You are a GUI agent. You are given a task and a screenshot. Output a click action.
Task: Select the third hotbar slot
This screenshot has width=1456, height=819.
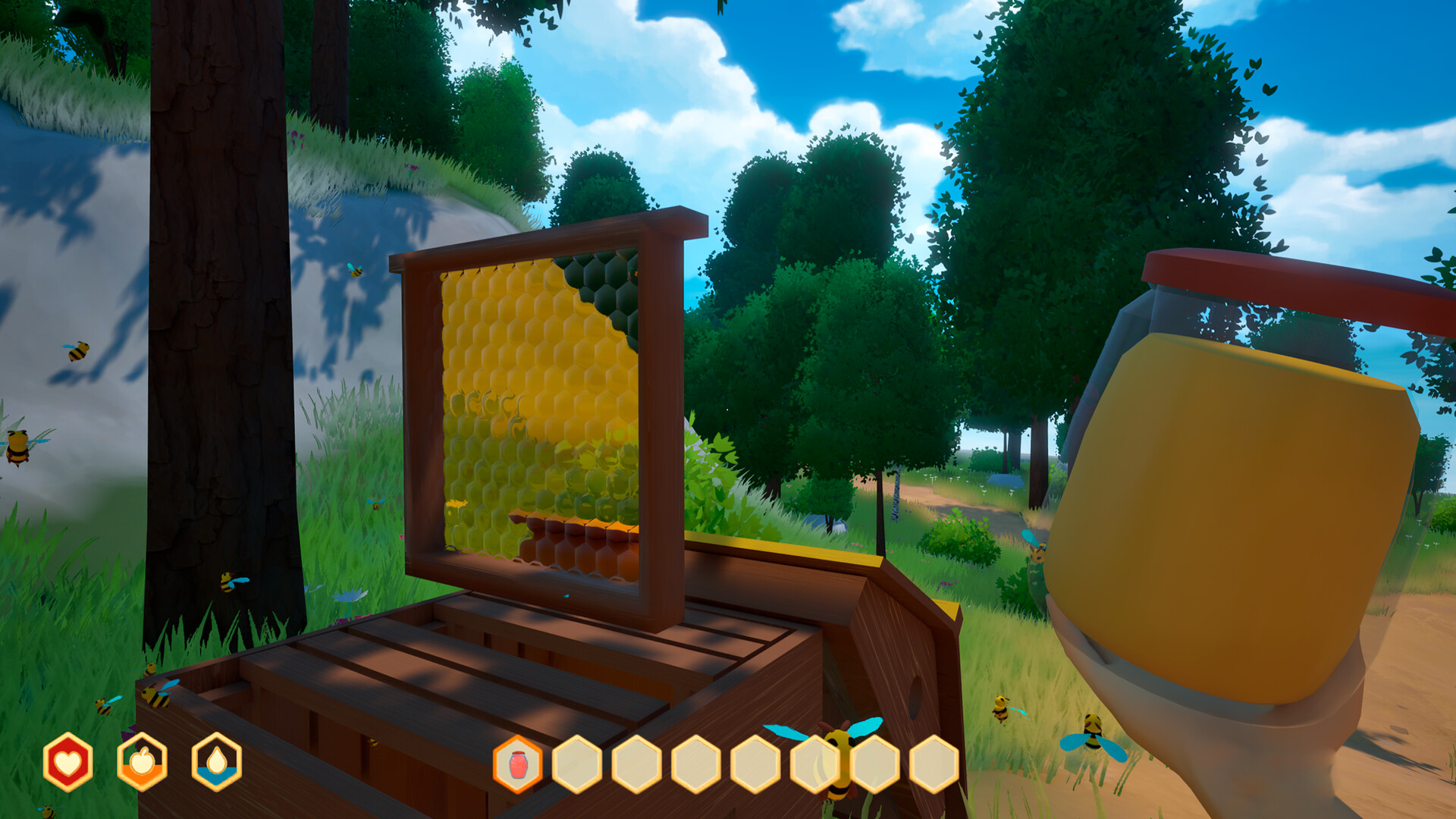(638, 765)
